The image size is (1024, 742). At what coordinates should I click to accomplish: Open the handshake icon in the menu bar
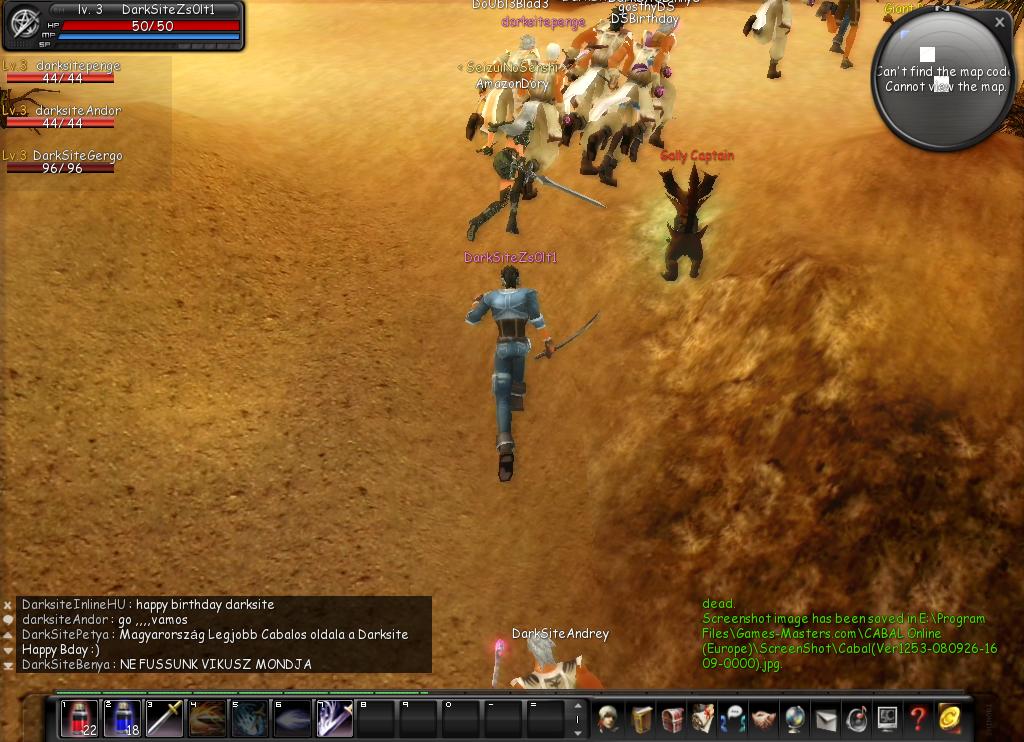764,719
